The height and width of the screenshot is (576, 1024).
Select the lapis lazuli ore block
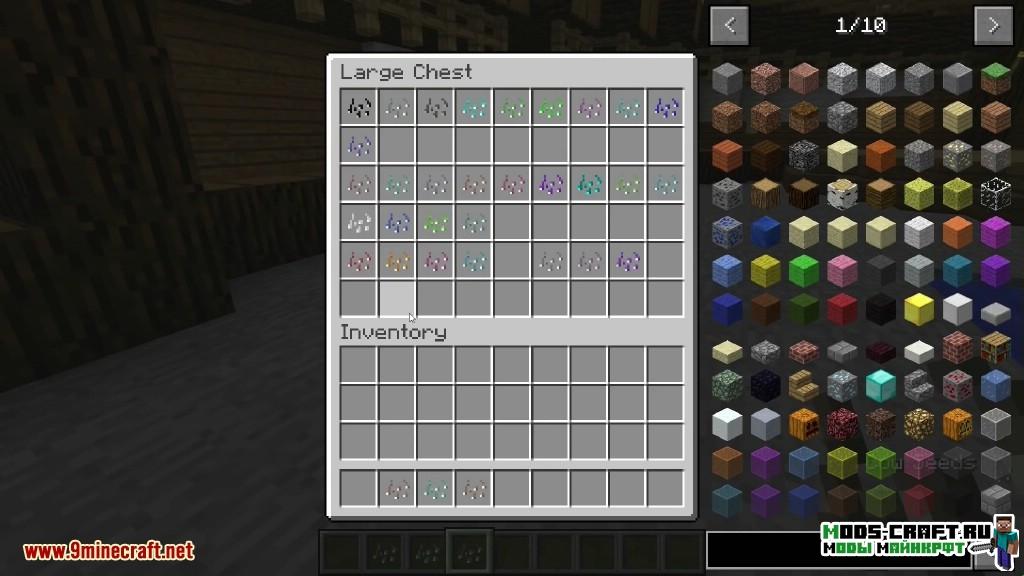click(727, 232)
